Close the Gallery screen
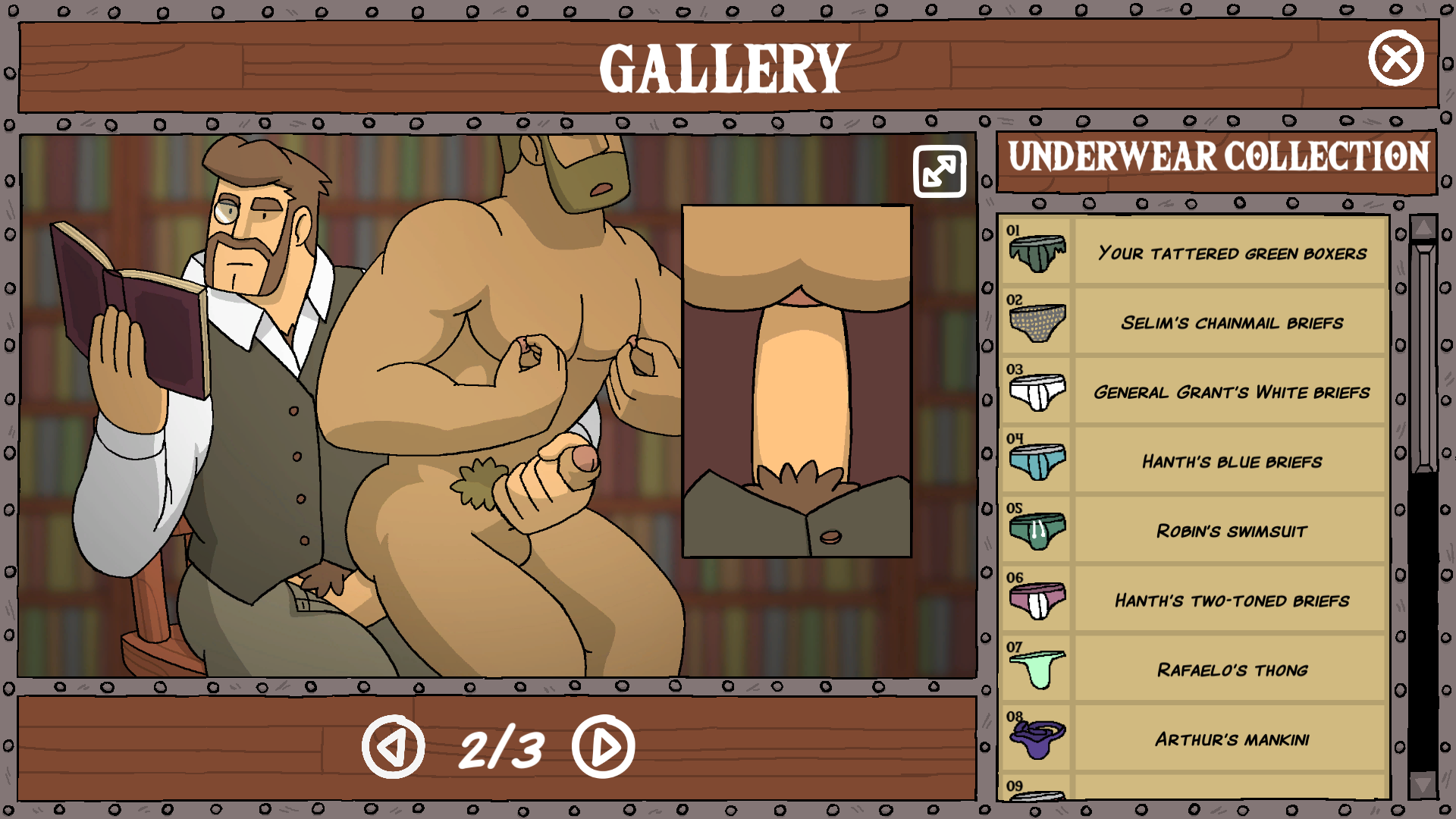The image size is (1456, 819). [x=1395, y=58]
